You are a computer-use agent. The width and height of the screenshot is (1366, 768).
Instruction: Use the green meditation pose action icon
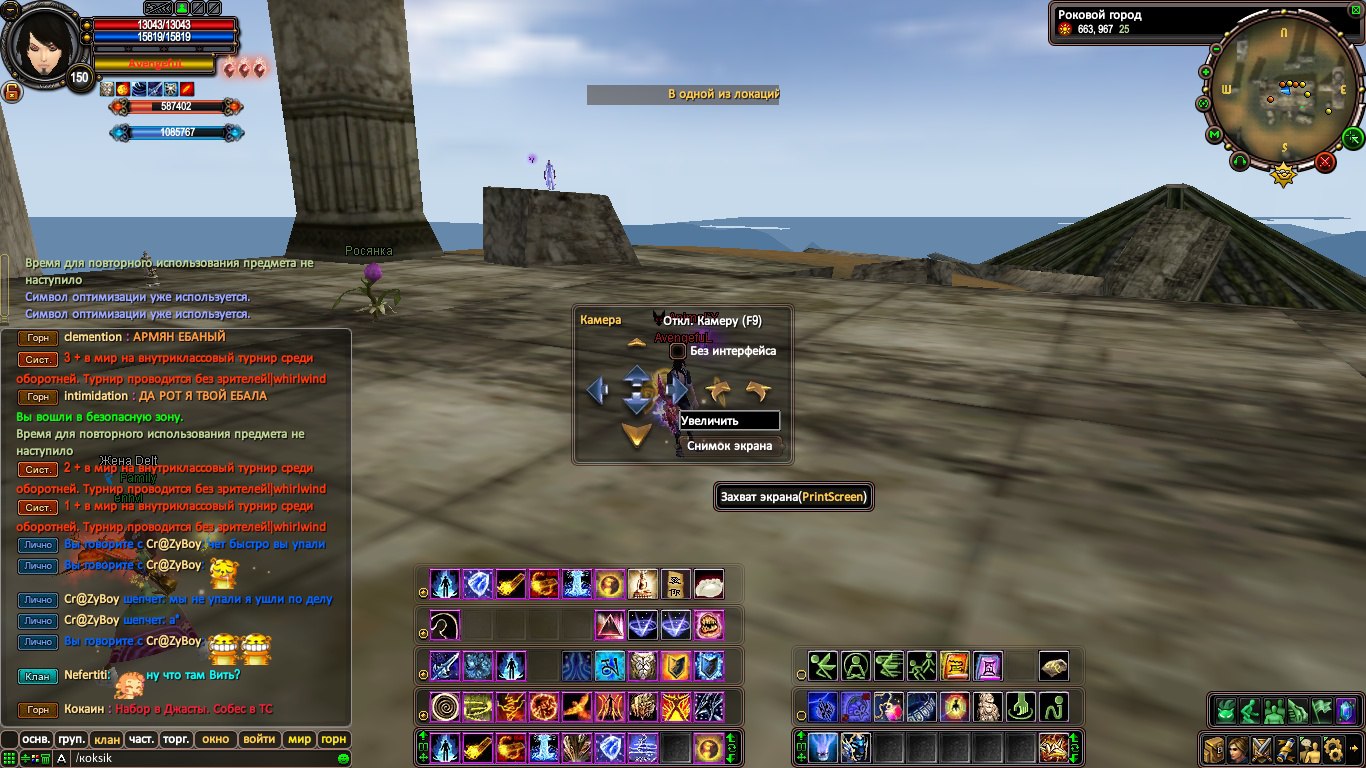pos(855,666)
